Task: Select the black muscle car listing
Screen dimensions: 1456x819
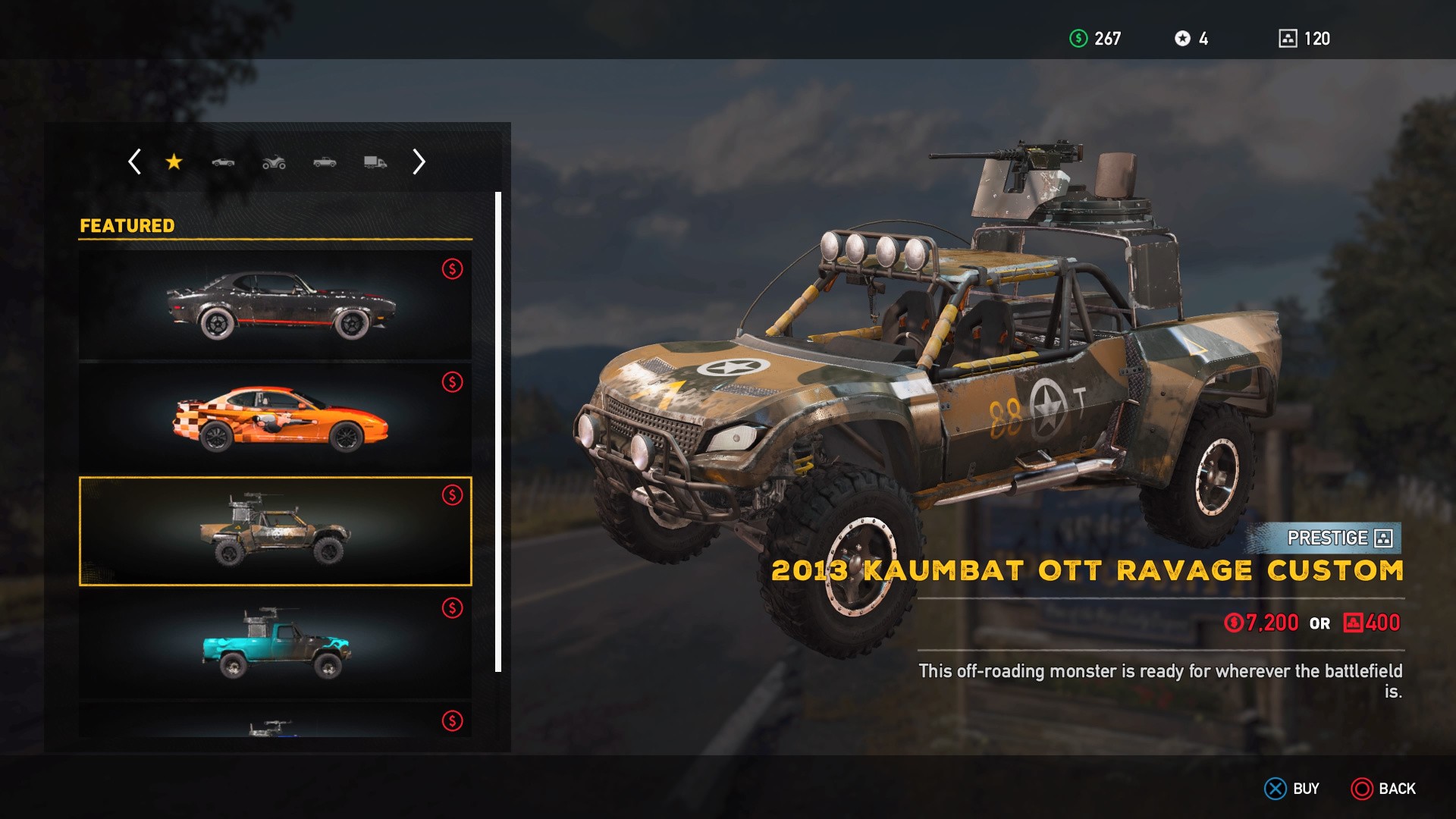Action: [275, 305]
